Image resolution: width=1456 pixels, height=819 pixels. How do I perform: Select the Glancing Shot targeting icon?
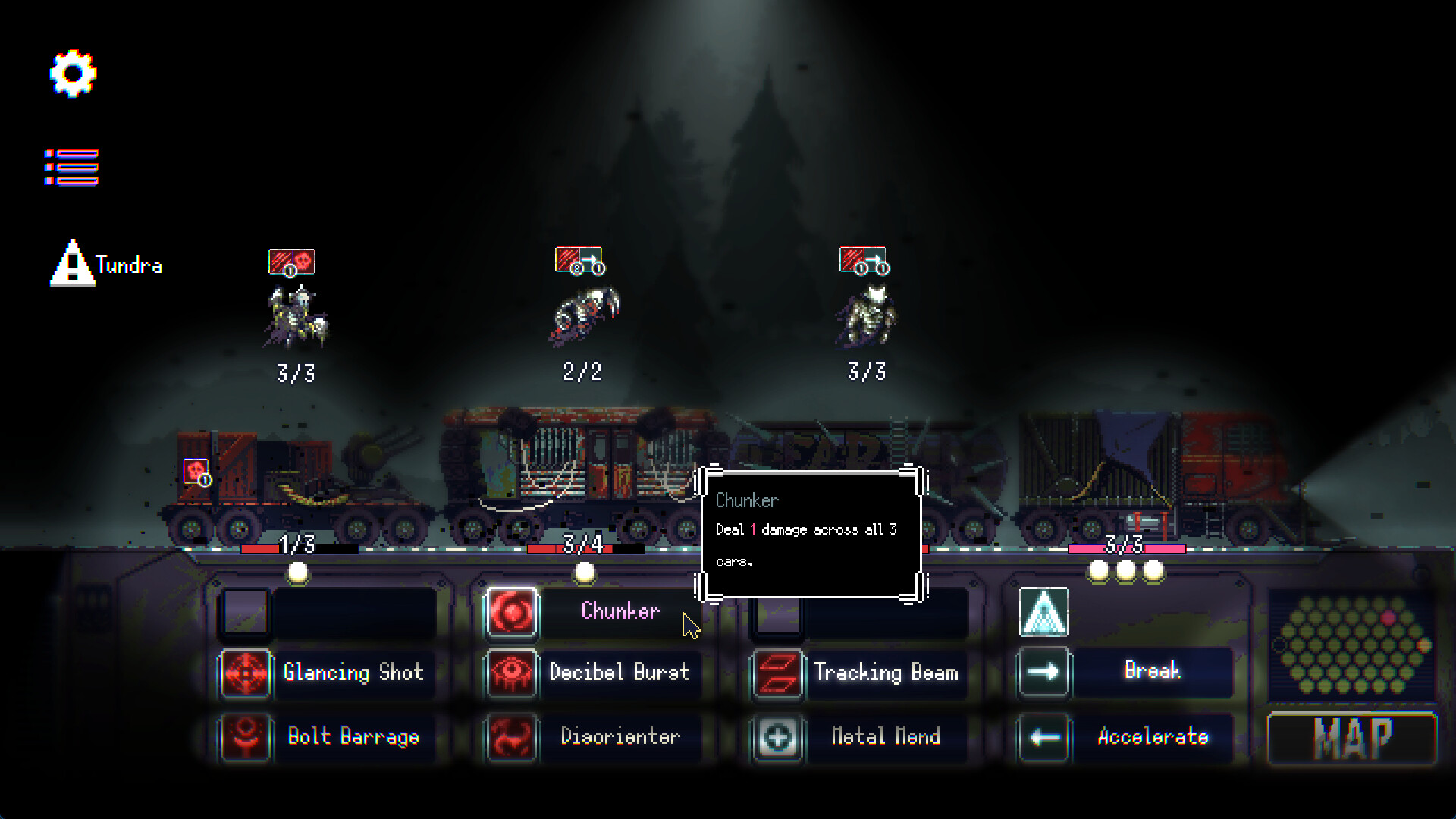click(244, 673)
